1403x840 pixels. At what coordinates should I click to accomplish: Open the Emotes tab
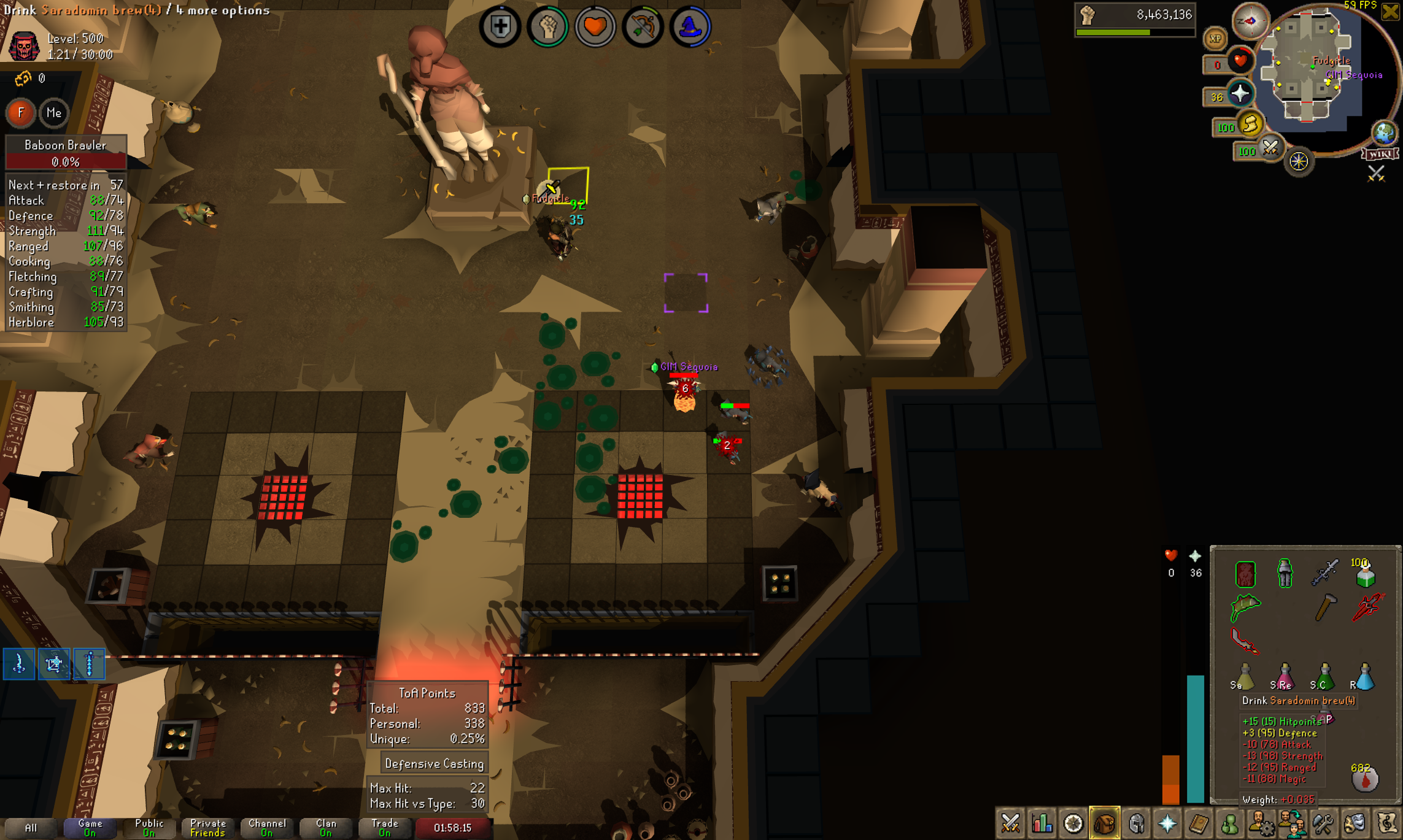tap(1355, 823)
